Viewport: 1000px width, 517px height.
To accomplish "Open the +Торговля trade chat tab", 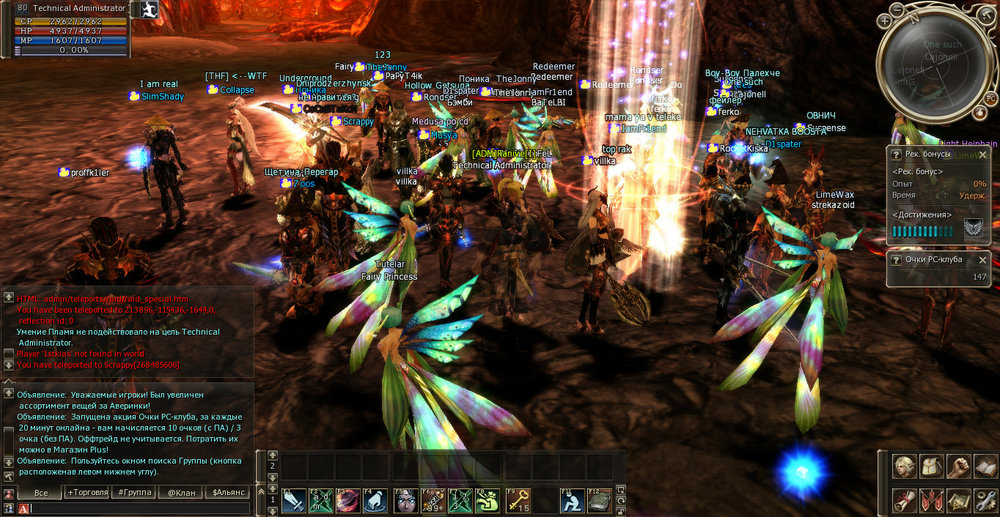I will (x=89, y=493).
